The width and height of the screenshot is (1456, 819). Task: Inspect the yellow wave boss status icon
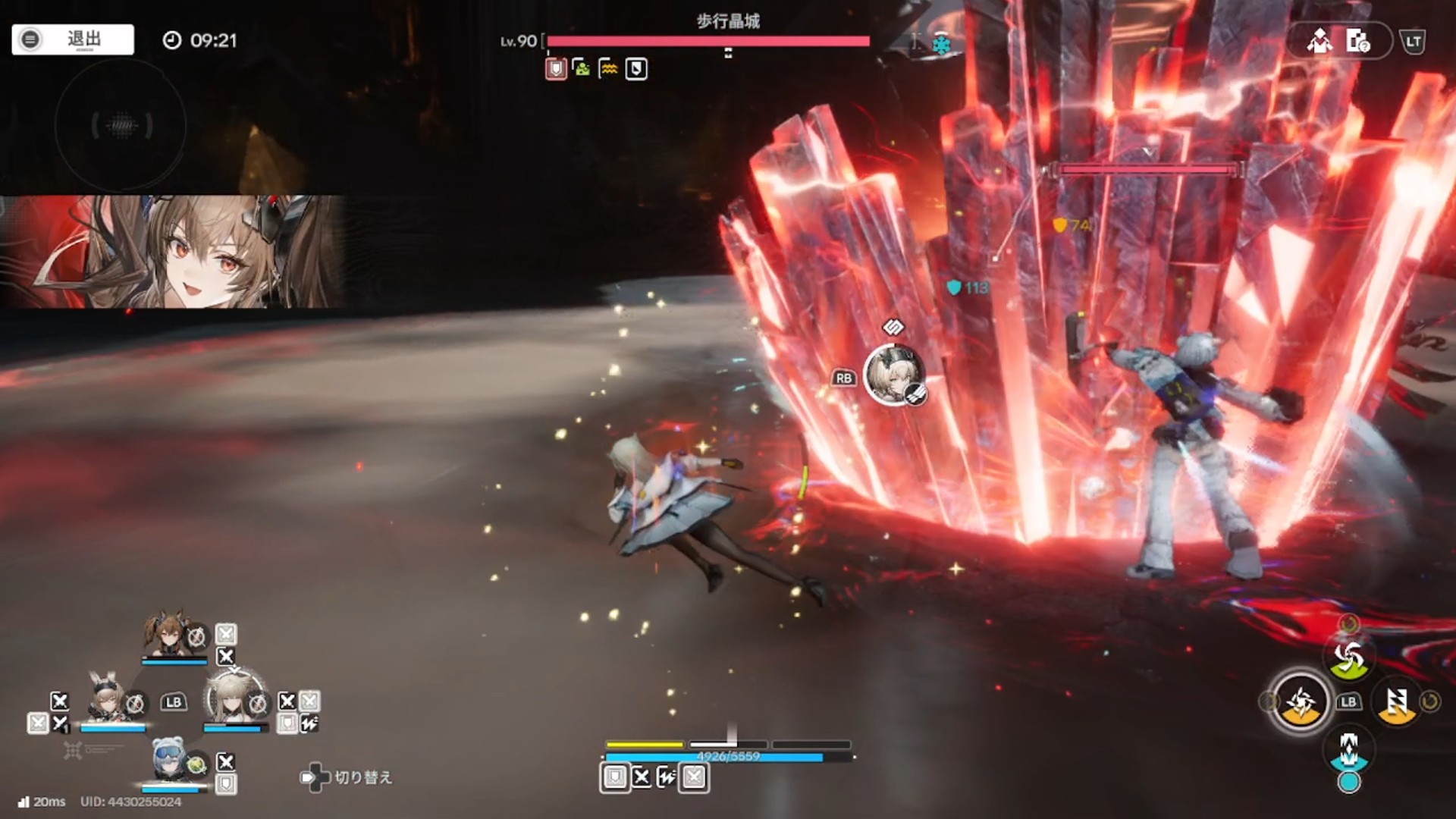[x=608, y=70]
